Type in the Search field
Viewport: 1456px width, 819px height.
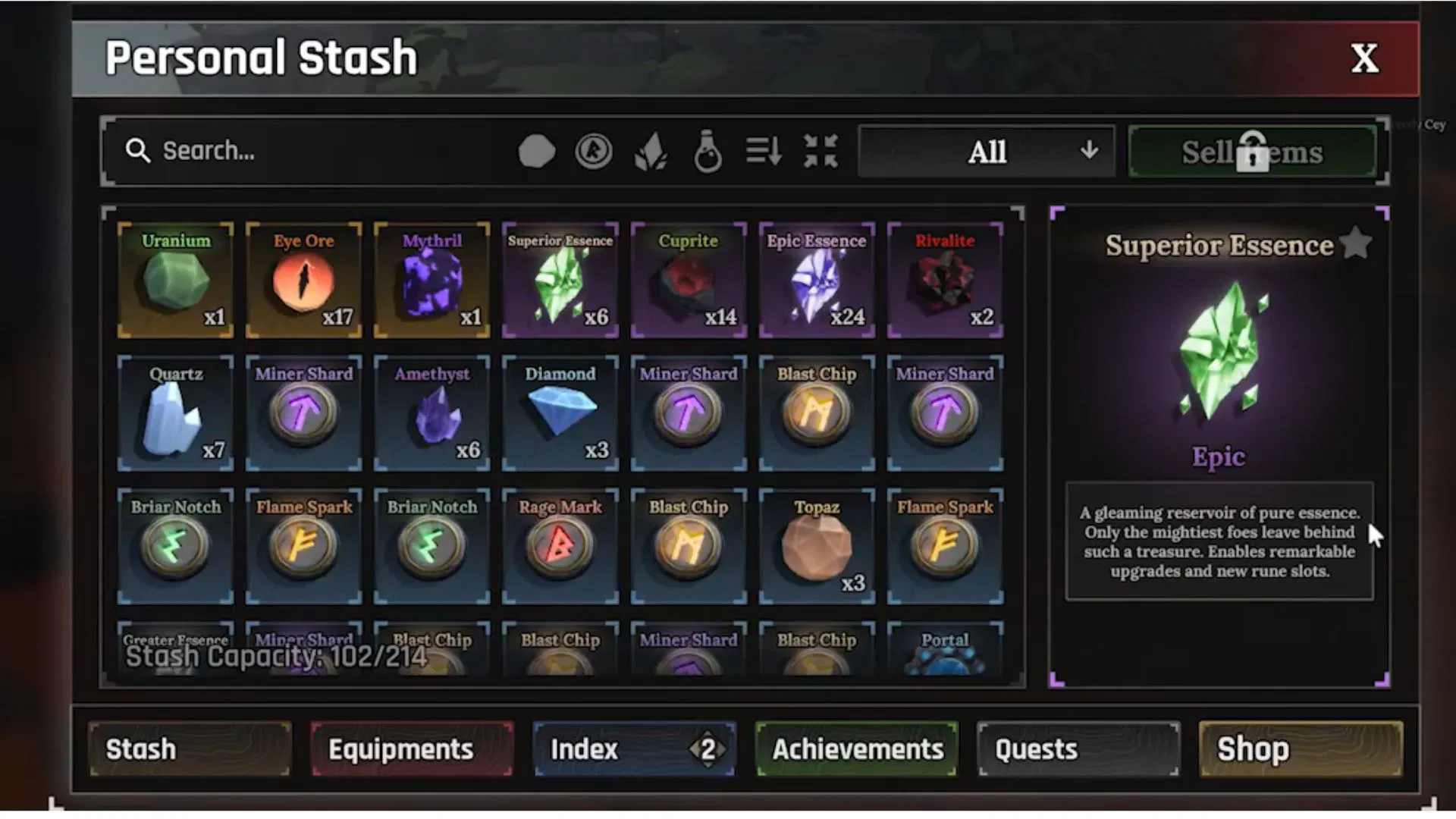coord(303,151)
